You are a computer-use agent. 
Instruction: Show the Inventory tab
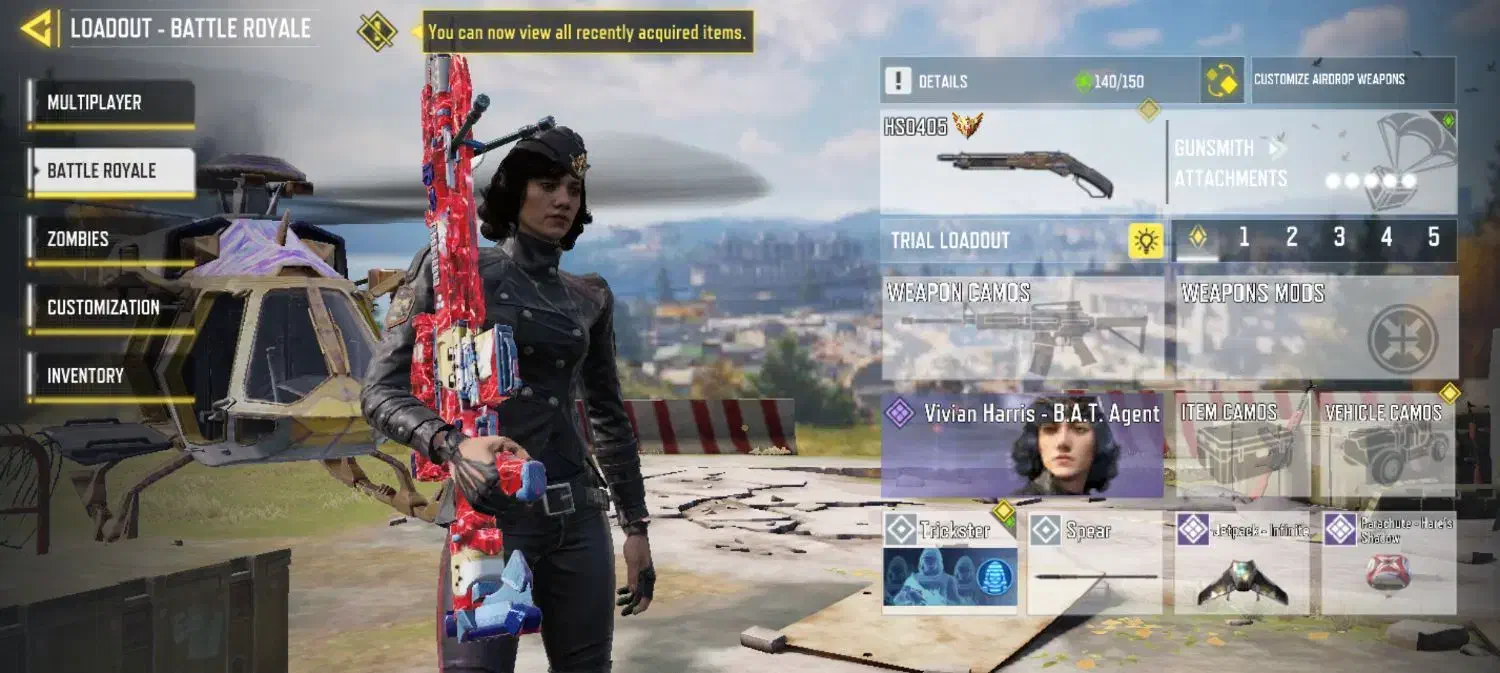point(111,376)
